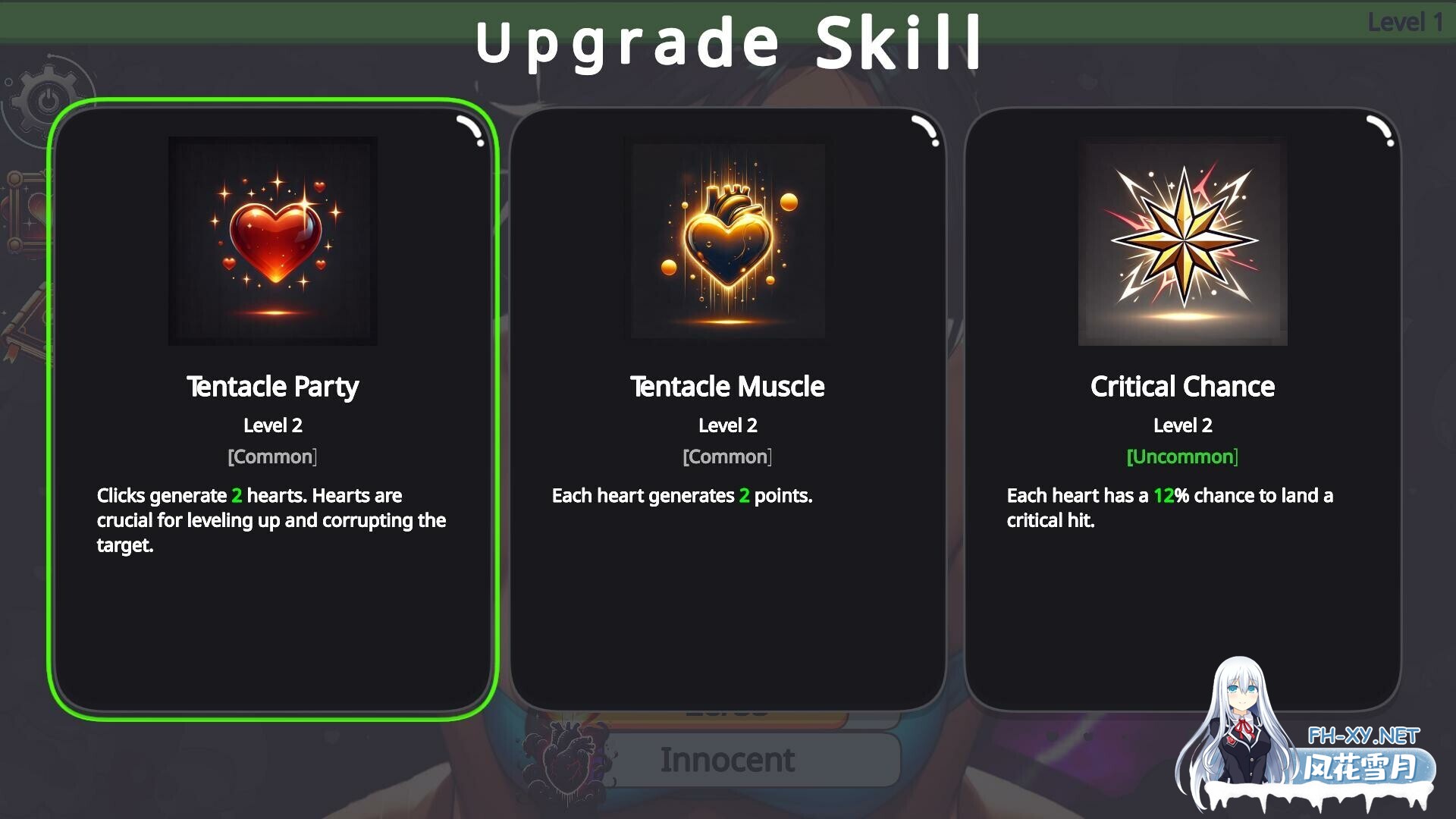Select the Tentacle Muscle upgrade card

728,409
